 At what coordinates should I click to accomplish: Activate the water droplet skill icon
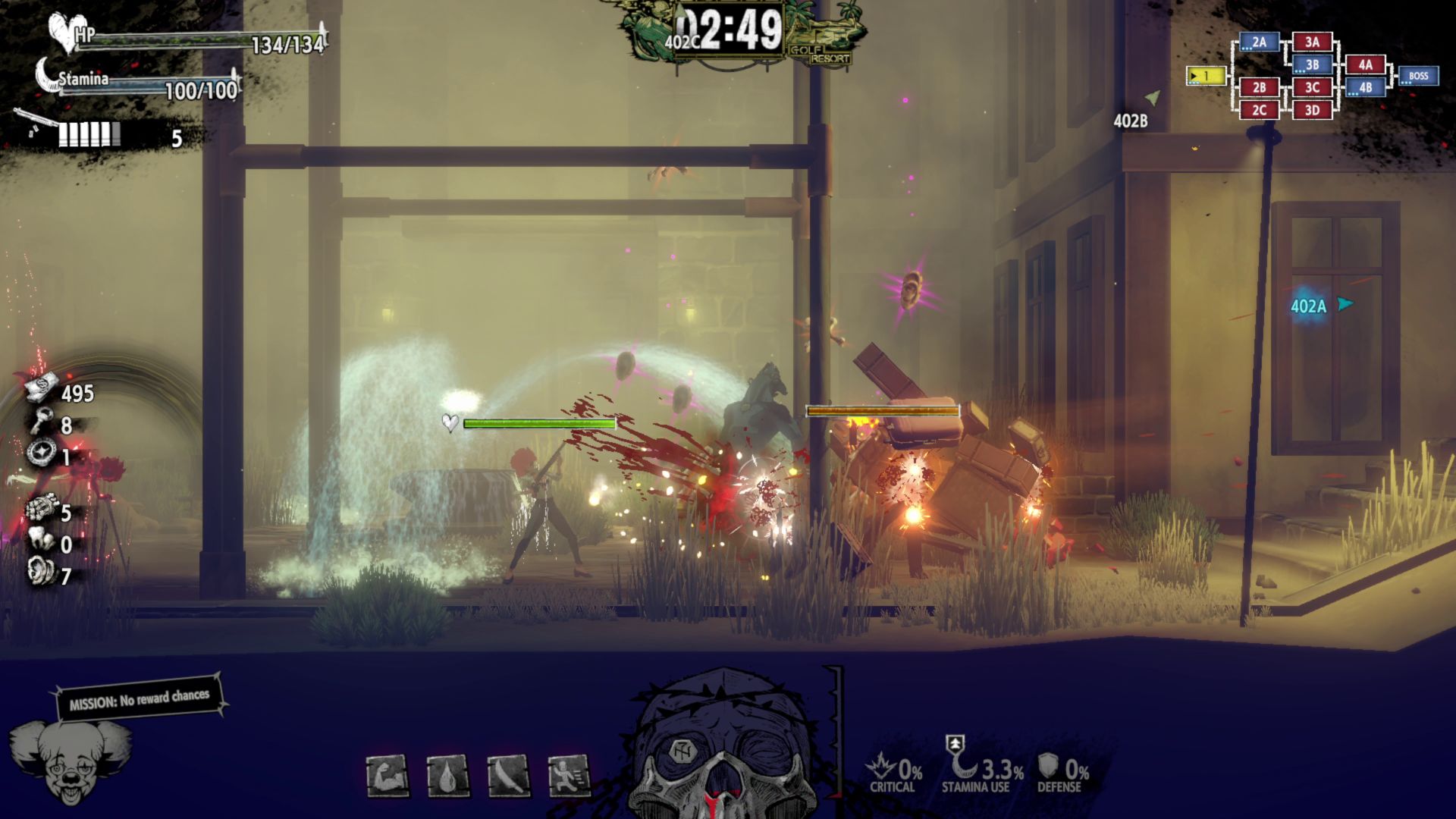coord(447,775)
